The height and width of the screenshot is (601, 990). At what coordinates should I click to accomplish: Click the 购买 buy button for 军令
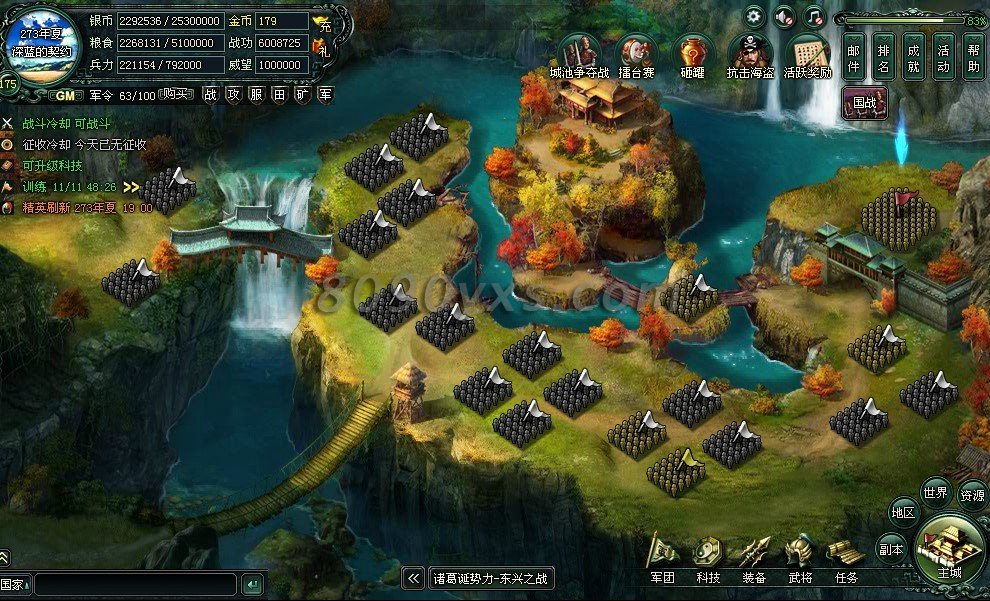tap(176, 94)
